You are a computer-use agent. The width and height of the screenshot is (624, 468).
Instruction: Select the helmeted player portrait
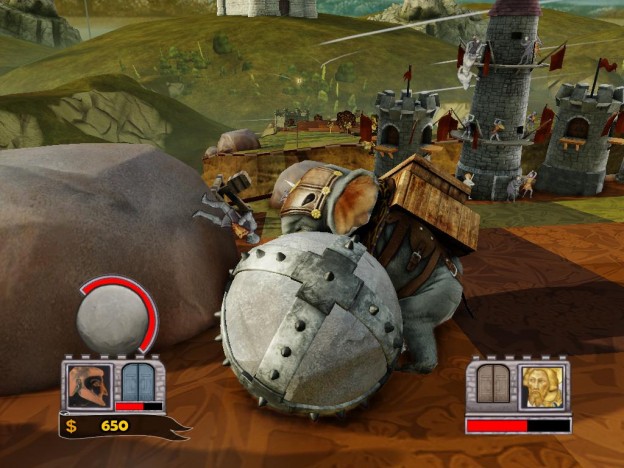pyautogui.click(x=88, y=385)
